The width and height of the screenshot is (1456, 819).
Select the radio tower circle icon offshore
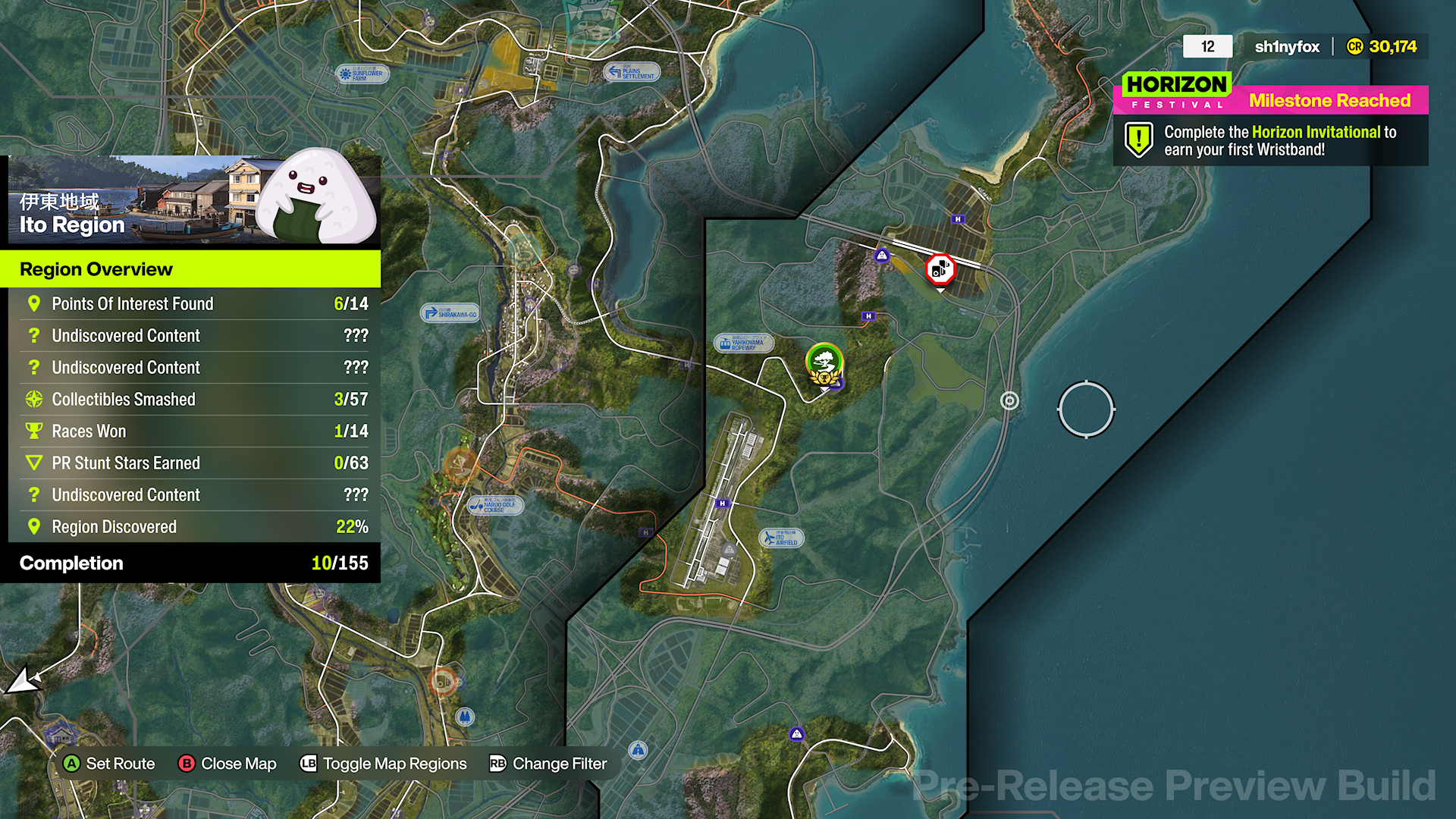(1009, 401)
